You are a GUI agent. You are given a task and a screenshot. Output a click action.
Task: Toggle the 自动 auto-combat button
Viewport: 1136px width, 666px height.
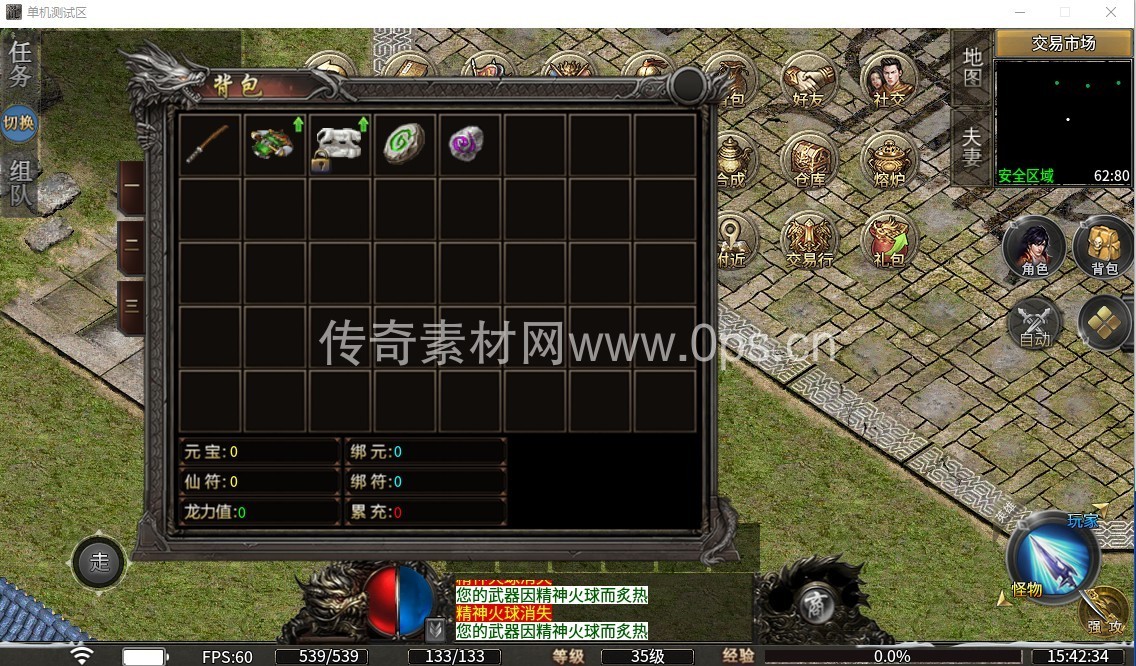click(1034, 322)
